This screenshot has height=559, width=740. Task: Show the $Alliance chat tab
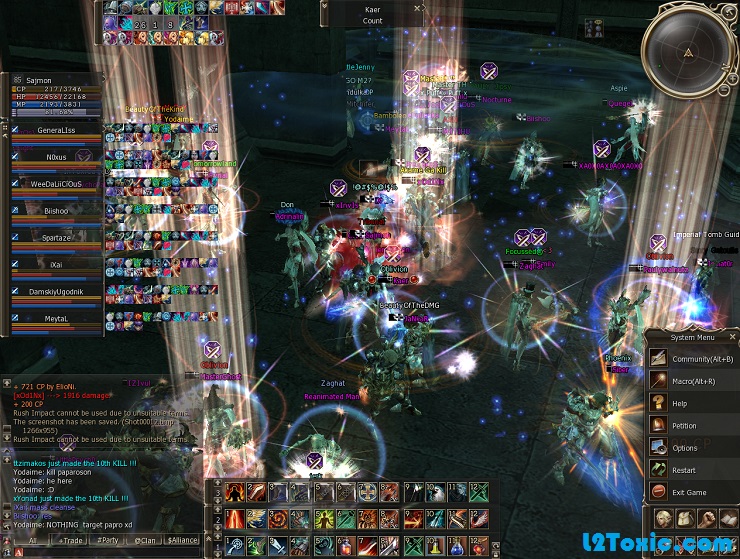[x=182, y=540]
